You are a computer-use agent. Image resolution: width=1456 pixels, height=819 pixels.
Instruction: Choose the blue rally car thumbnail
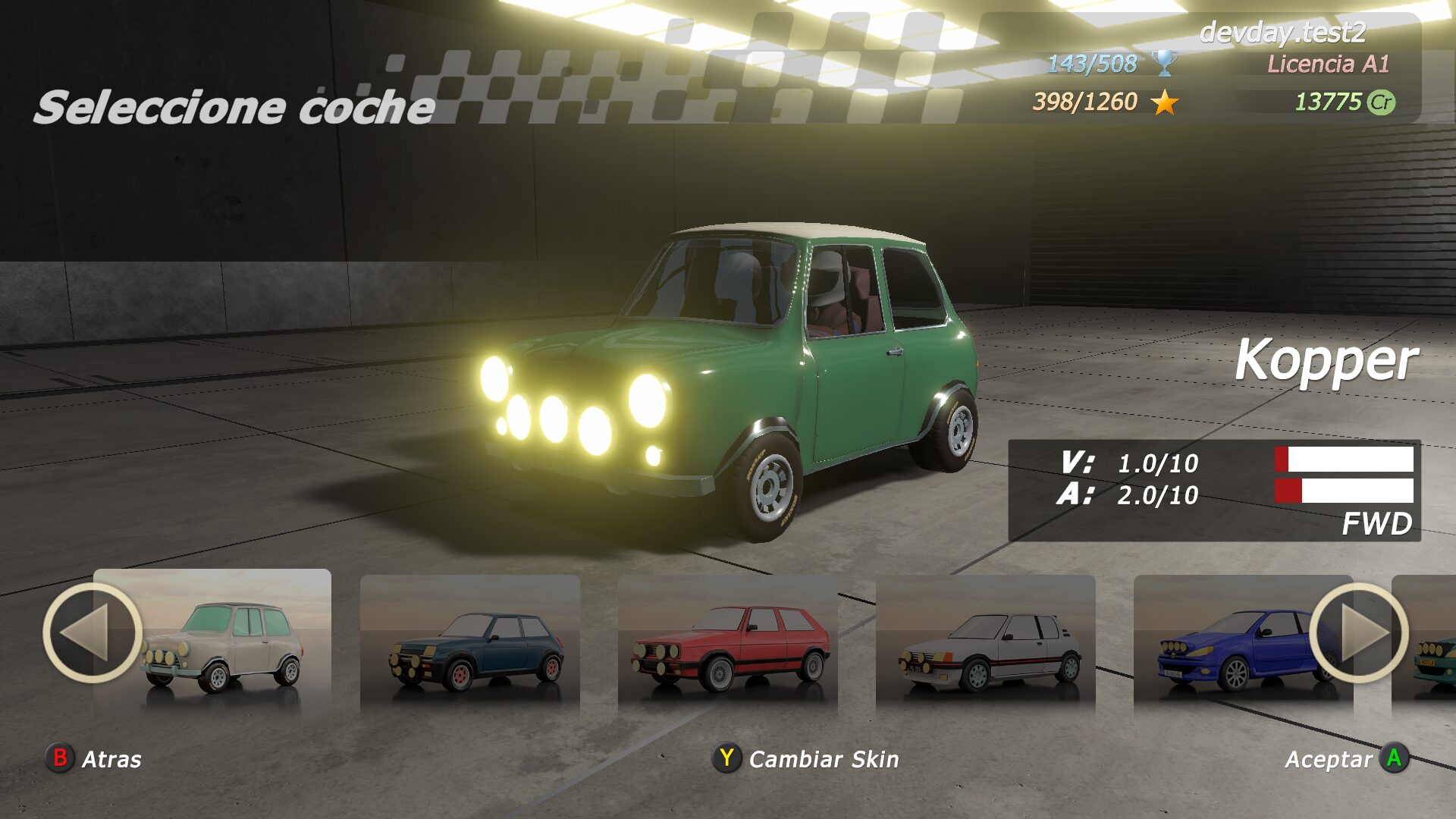[1228, 646]
